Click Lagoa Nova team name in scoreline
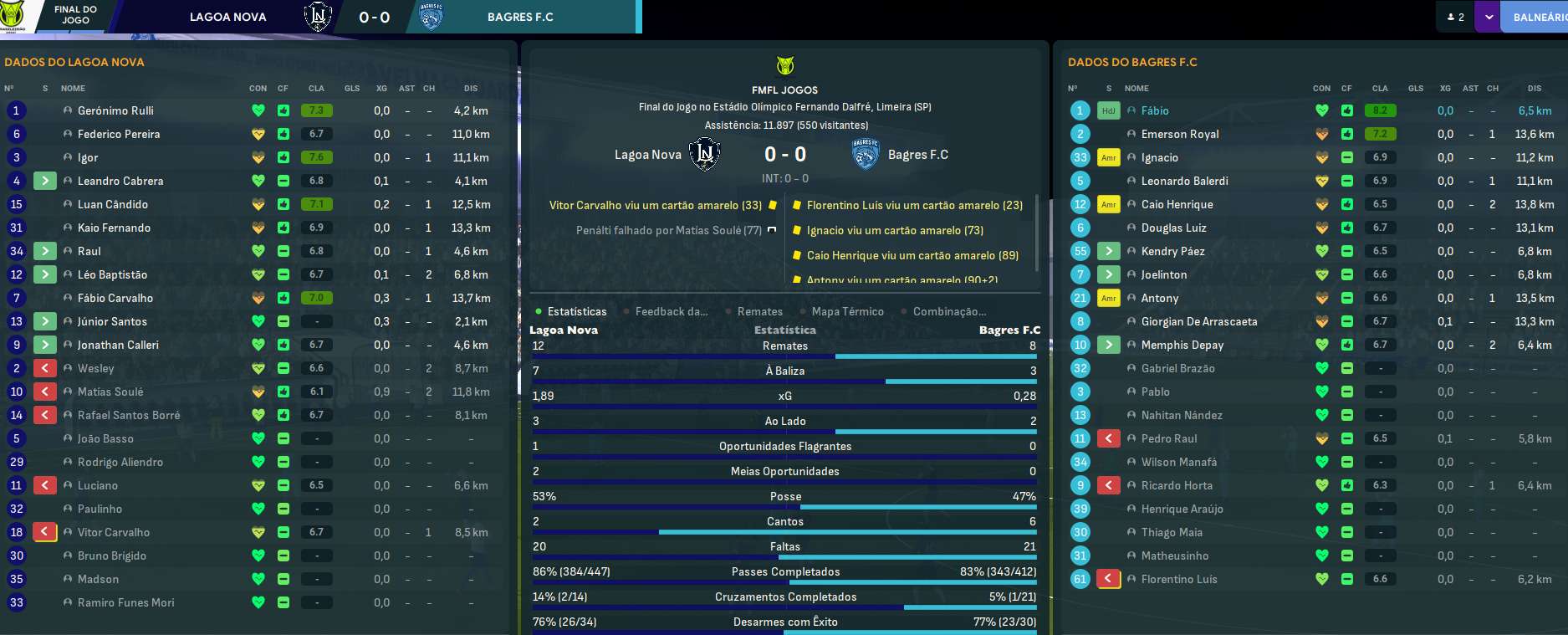 [x=647, y=155]
